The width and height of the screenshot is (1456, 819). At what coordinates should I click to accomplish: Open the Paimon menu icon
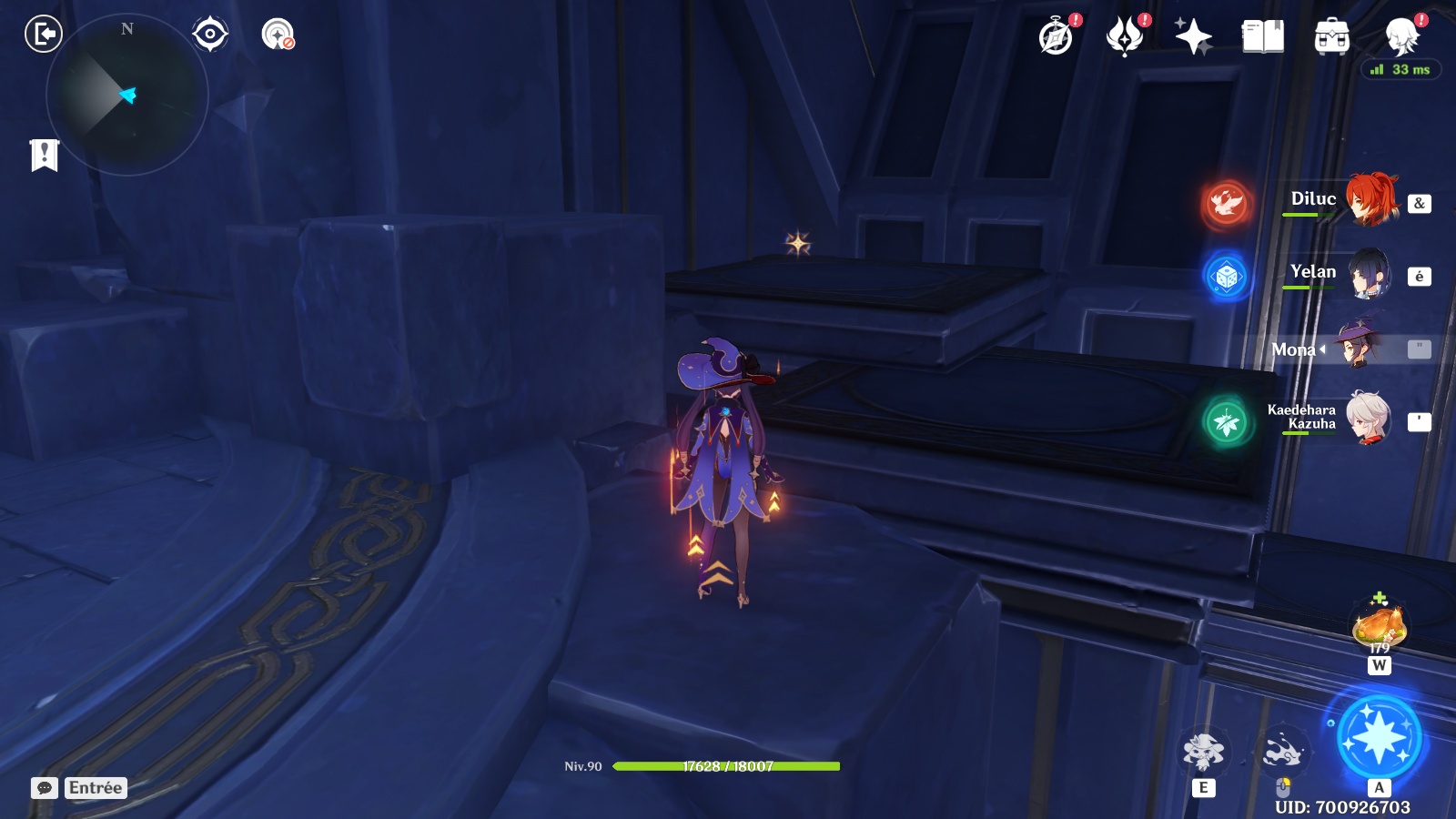pyautogui.click(x=1401, y=37)
